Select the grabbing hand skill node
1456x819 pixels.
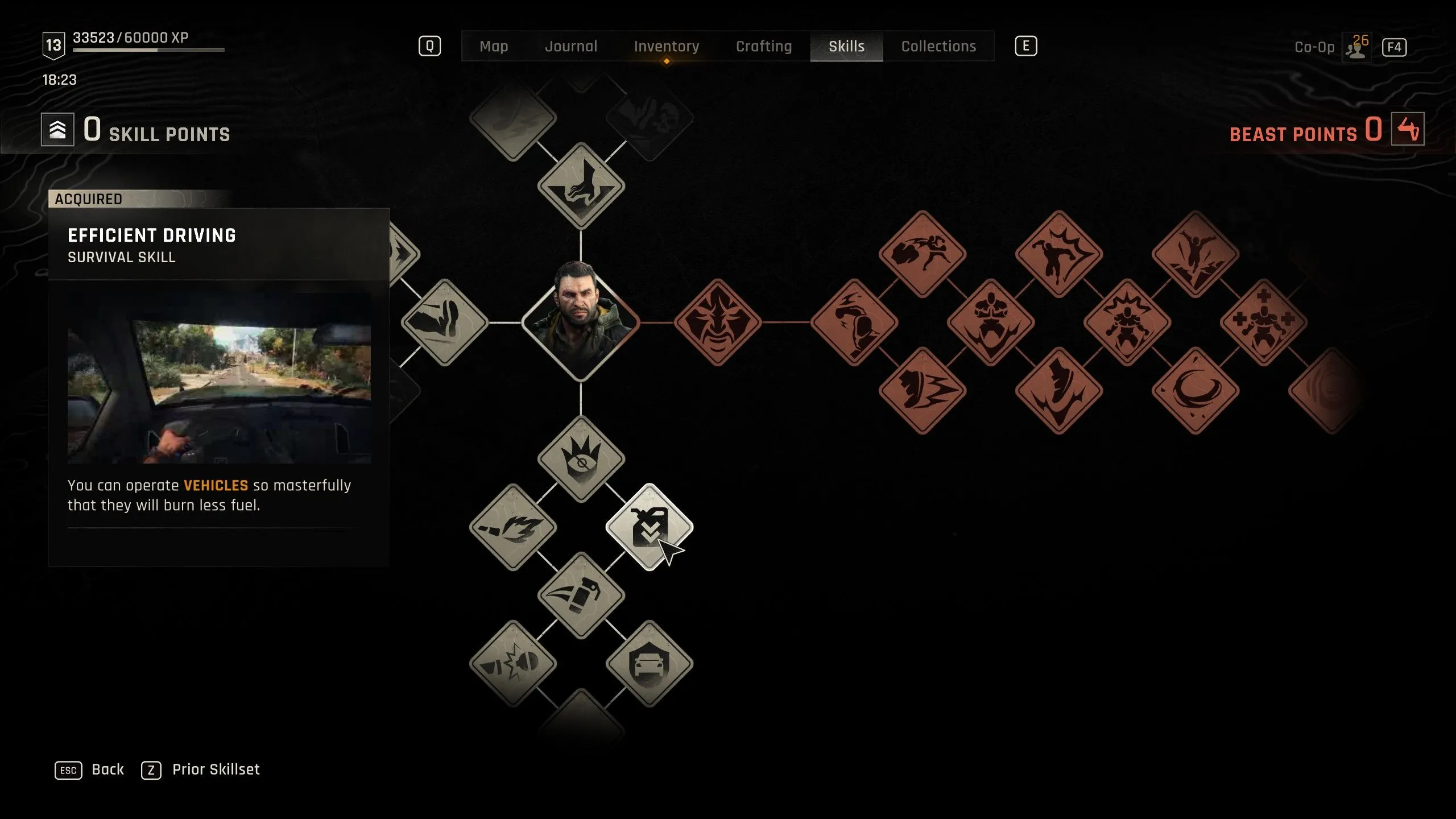tap(581, 186)
